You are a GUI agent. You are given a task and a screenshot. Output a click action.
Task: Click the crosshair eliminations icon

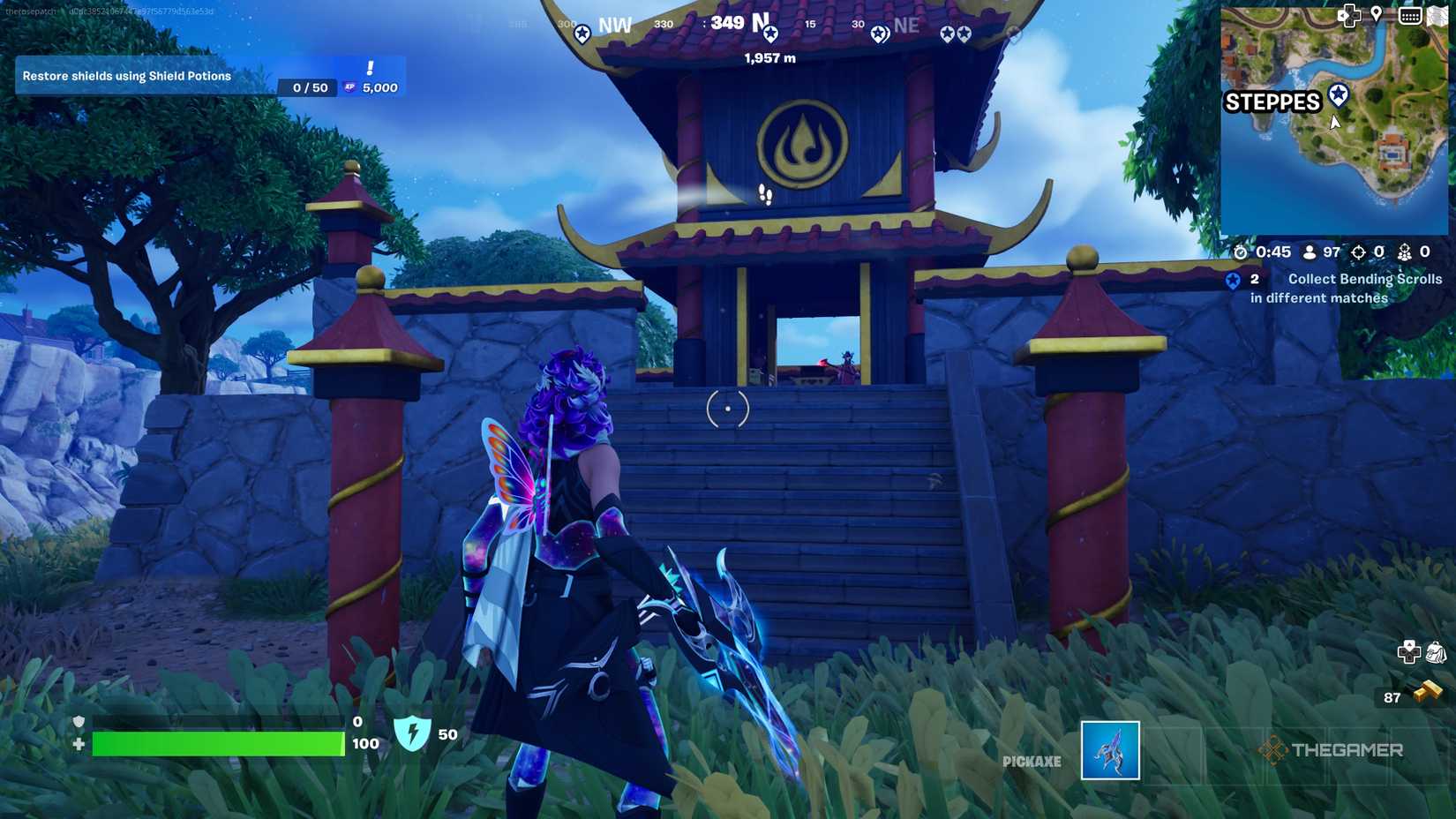pos(1360,252)
